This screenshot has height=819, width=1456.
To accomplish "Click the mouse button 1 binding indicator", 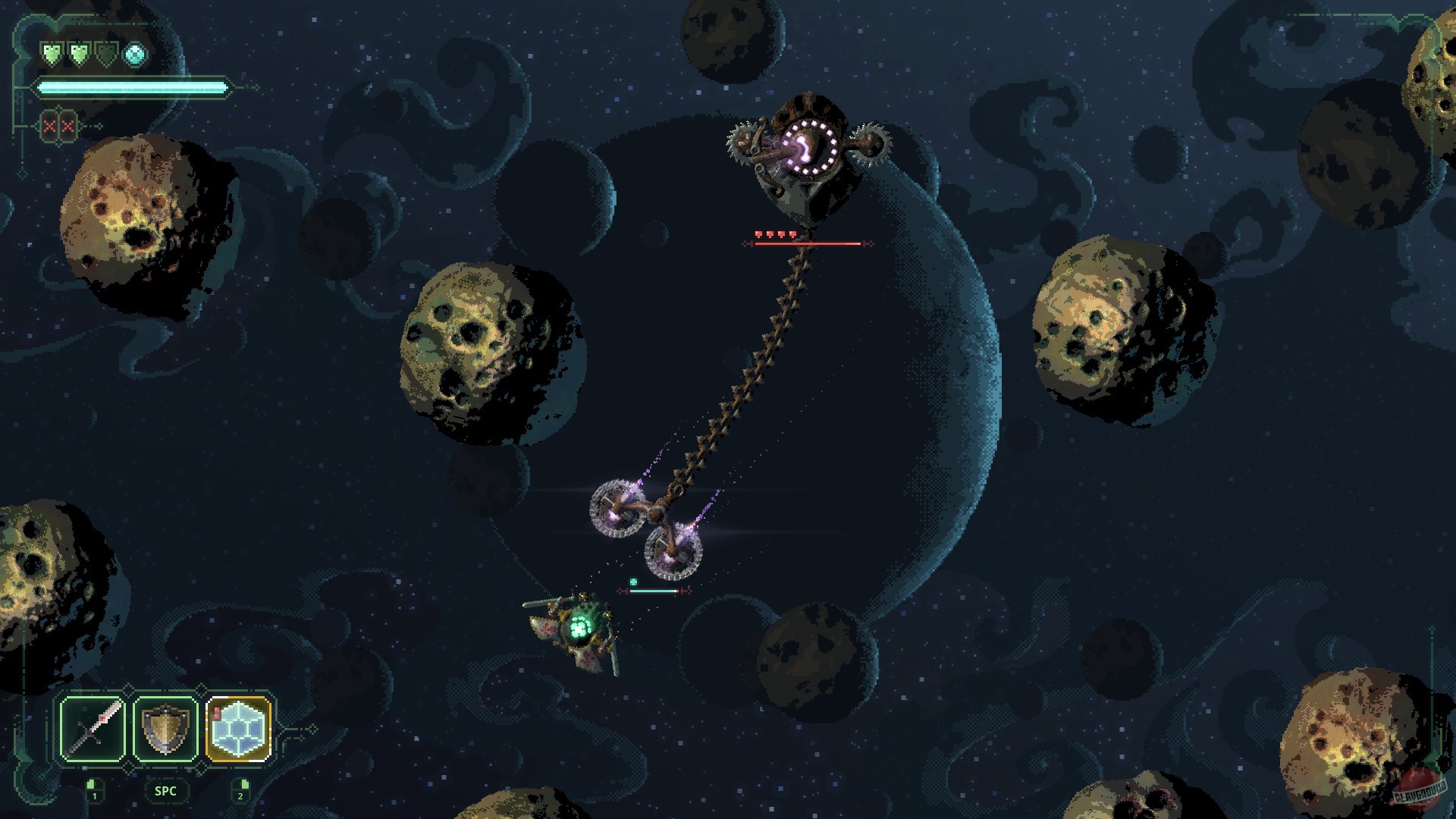I will [93, 789].
